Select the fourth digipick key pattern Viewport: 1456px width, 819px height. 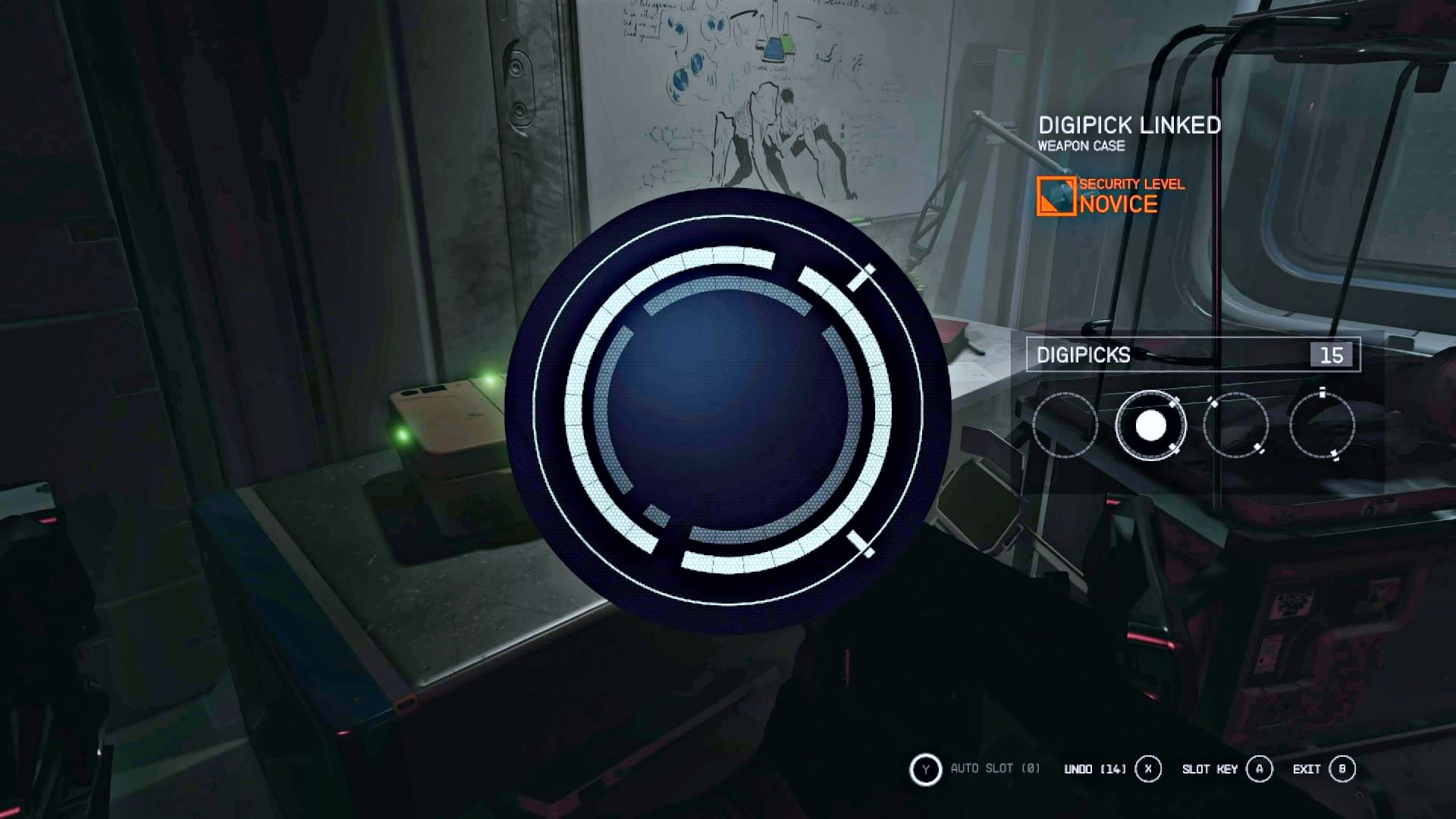coord(1323,425)
